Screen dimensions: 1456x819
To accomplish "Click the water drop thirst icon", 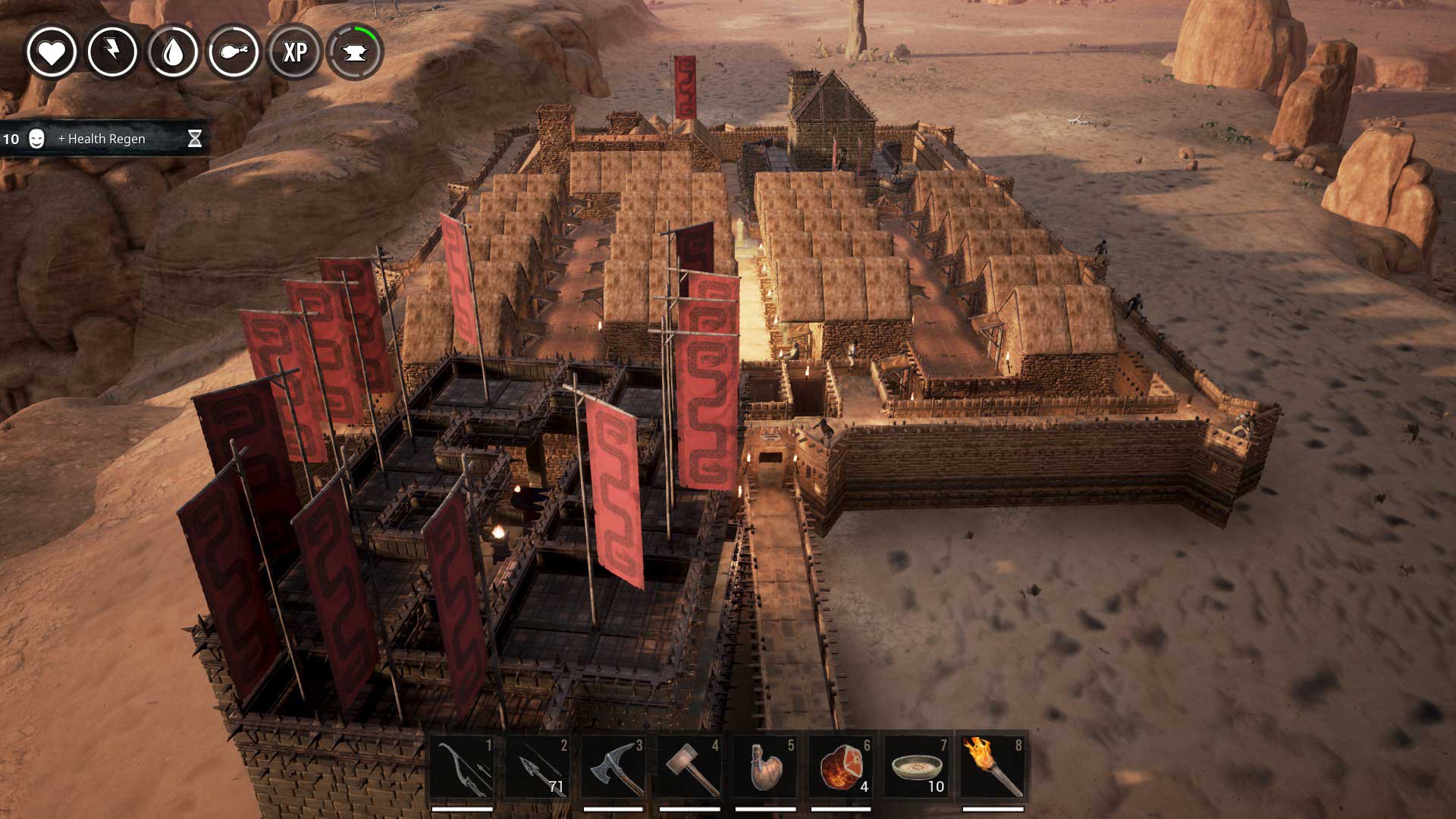I will [173, 52].
